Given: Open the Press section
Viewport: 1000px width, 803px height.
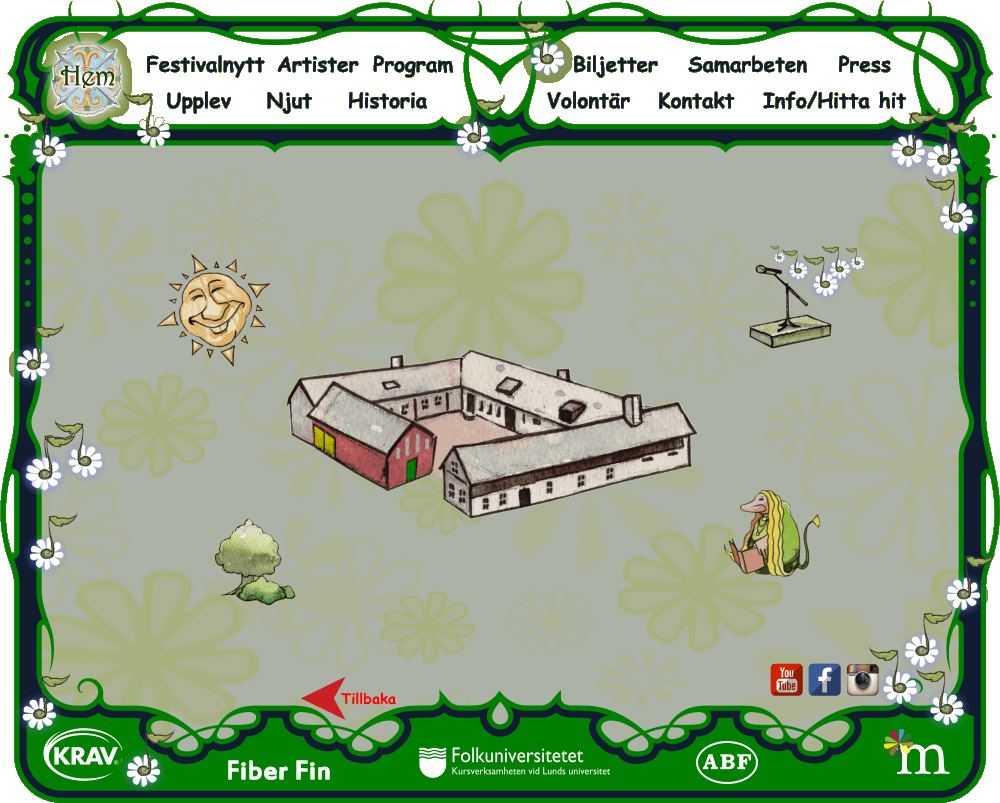Looking at the screenshot, I should [864, 66].
